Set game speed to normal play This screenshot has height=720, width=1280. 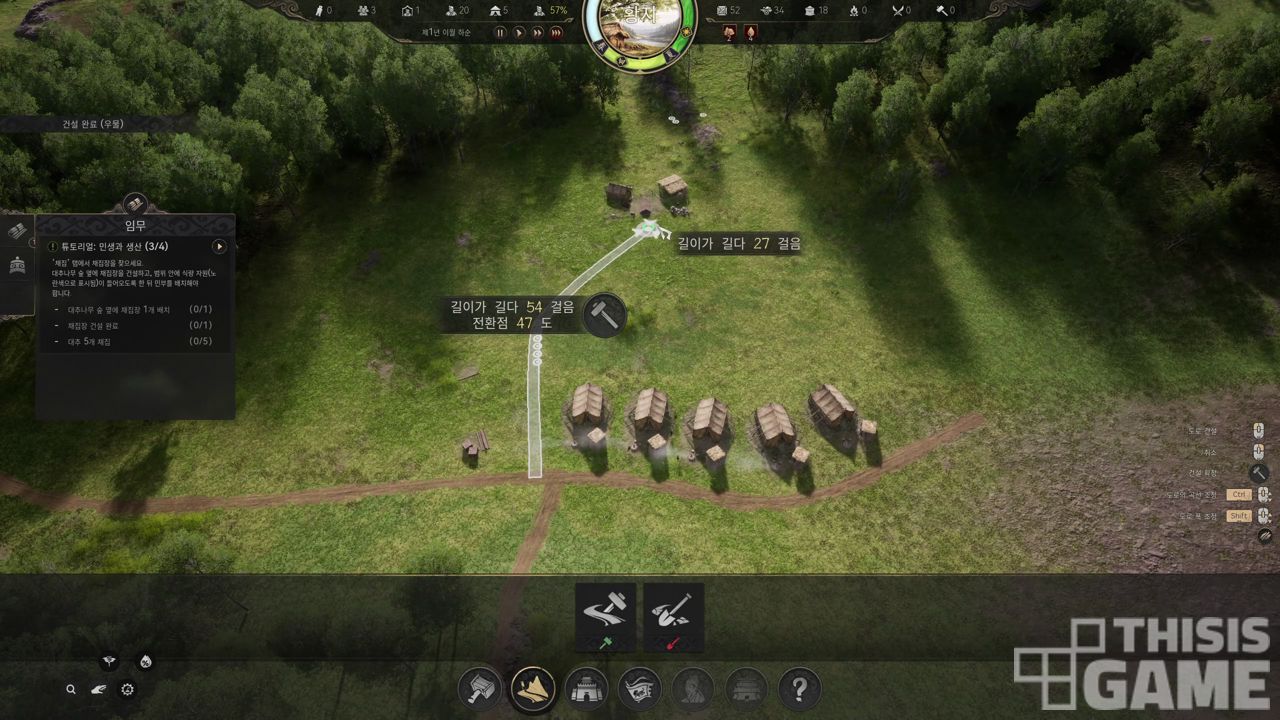tap(519, 33)
